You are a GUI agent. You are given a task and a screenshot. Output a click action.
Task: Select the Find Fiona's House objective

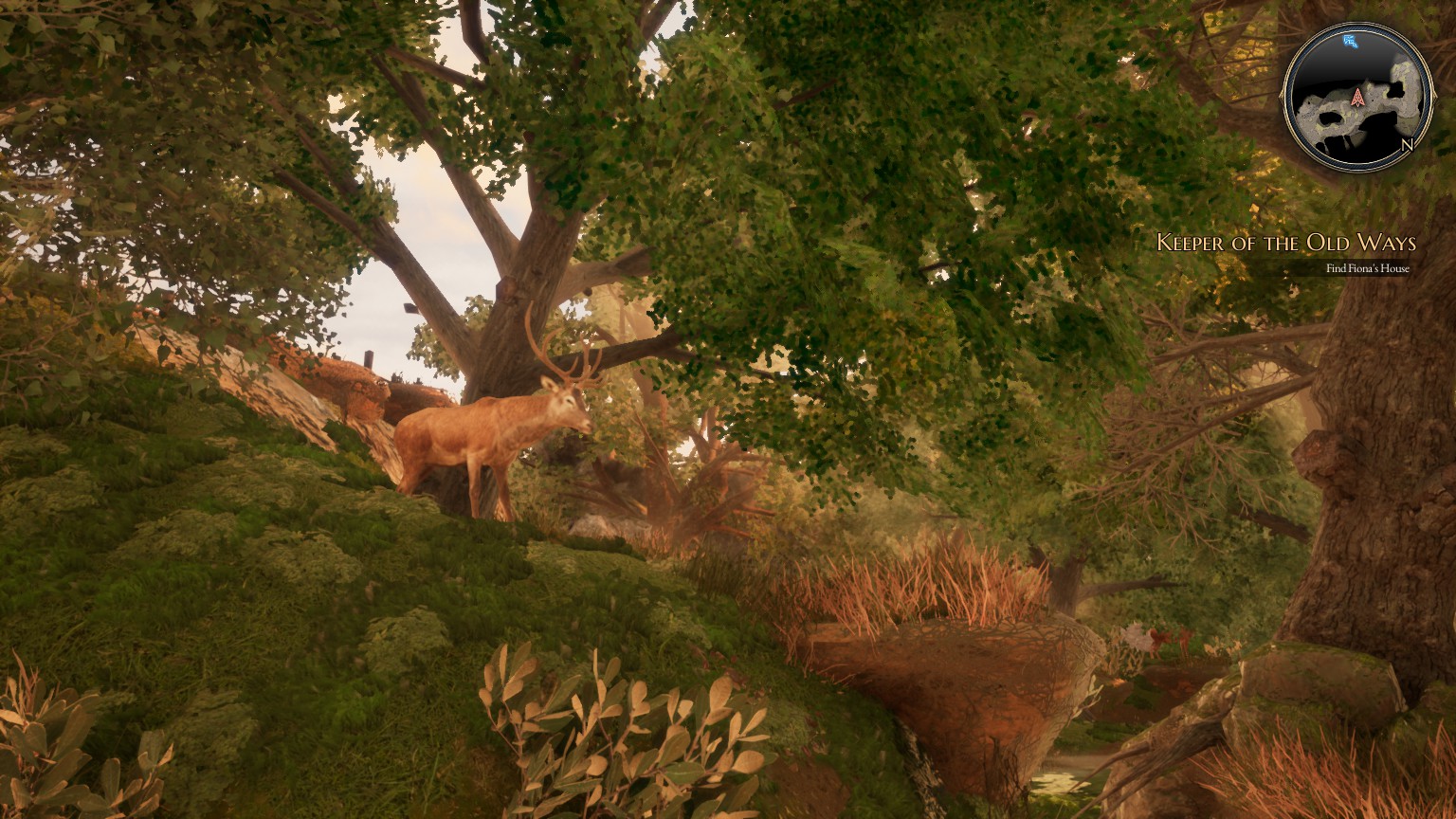click(x=1367, y=268)
